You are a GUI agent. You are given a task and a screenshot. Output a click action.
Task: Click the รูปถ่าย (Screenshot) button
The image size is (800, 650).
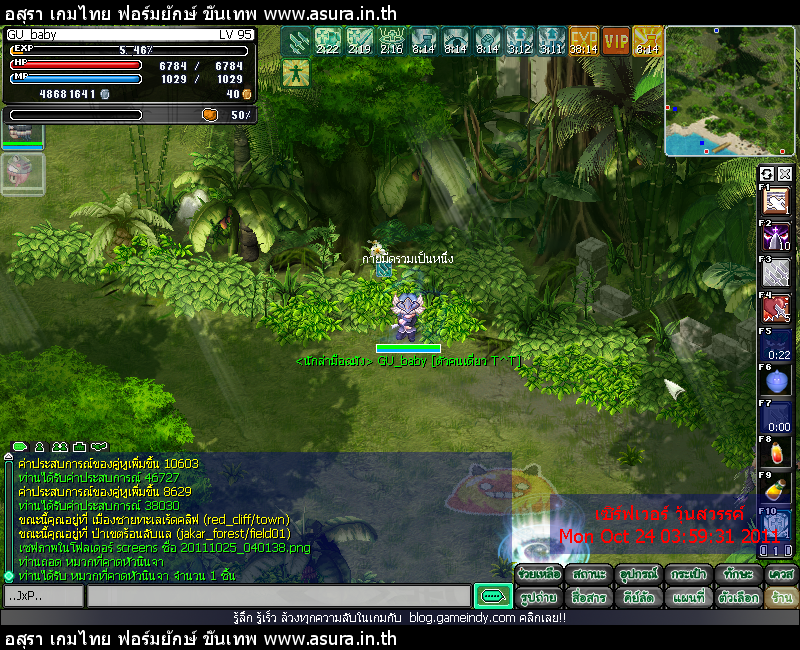coord(537,597)
